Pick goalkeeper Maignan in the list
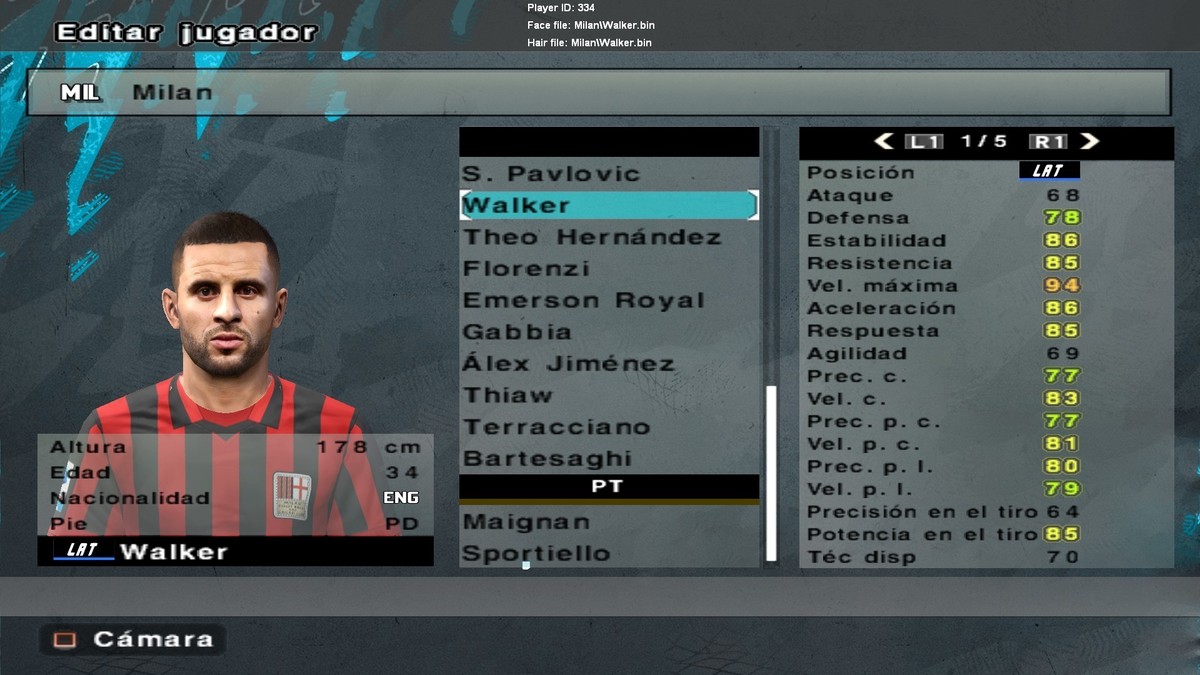Image resolution: width=1200 pixels, height=675 pixels. point(526,522)
